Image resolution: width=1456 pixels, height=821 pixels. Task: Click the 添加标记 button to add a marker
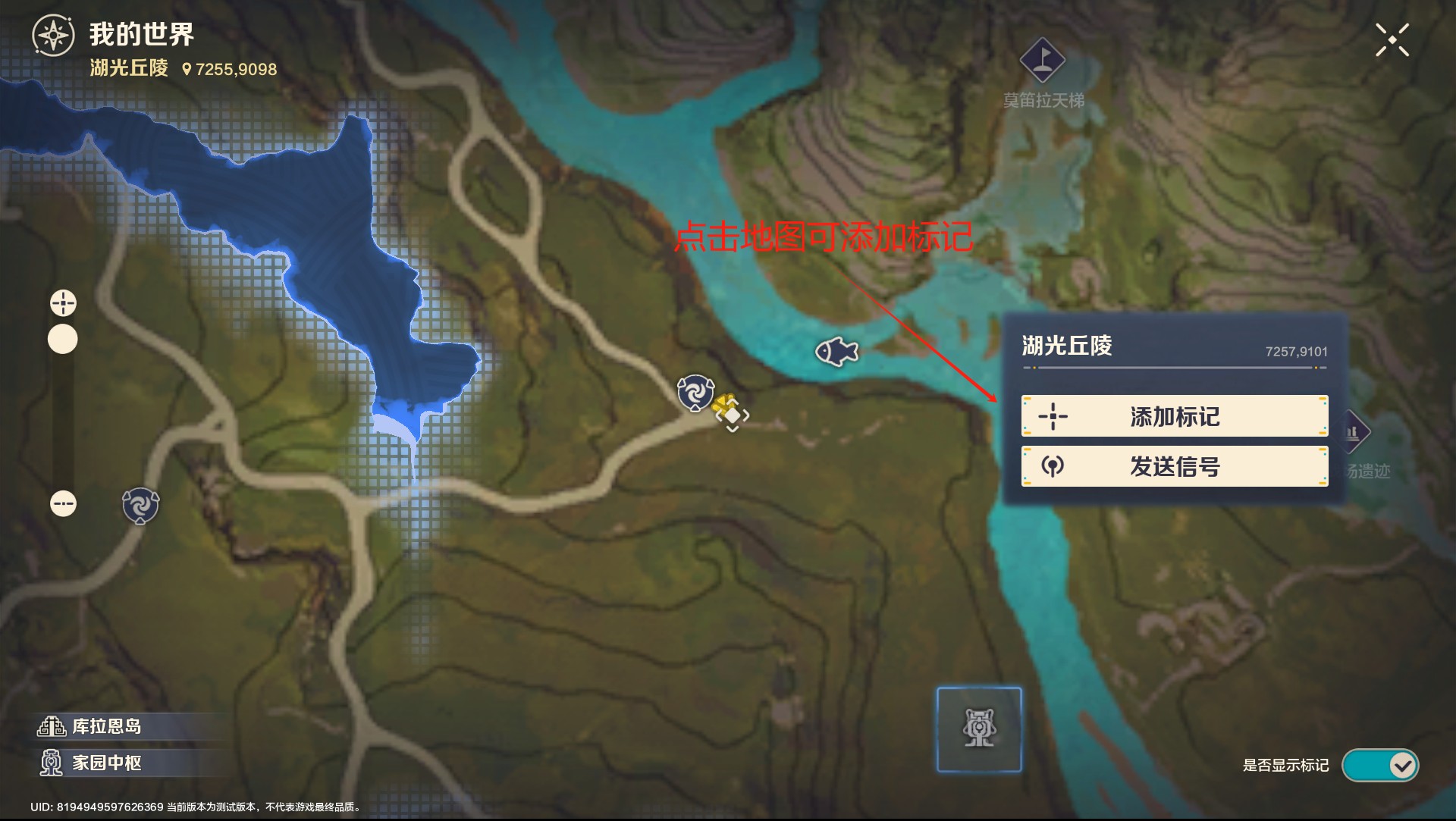click(1174, 415)
